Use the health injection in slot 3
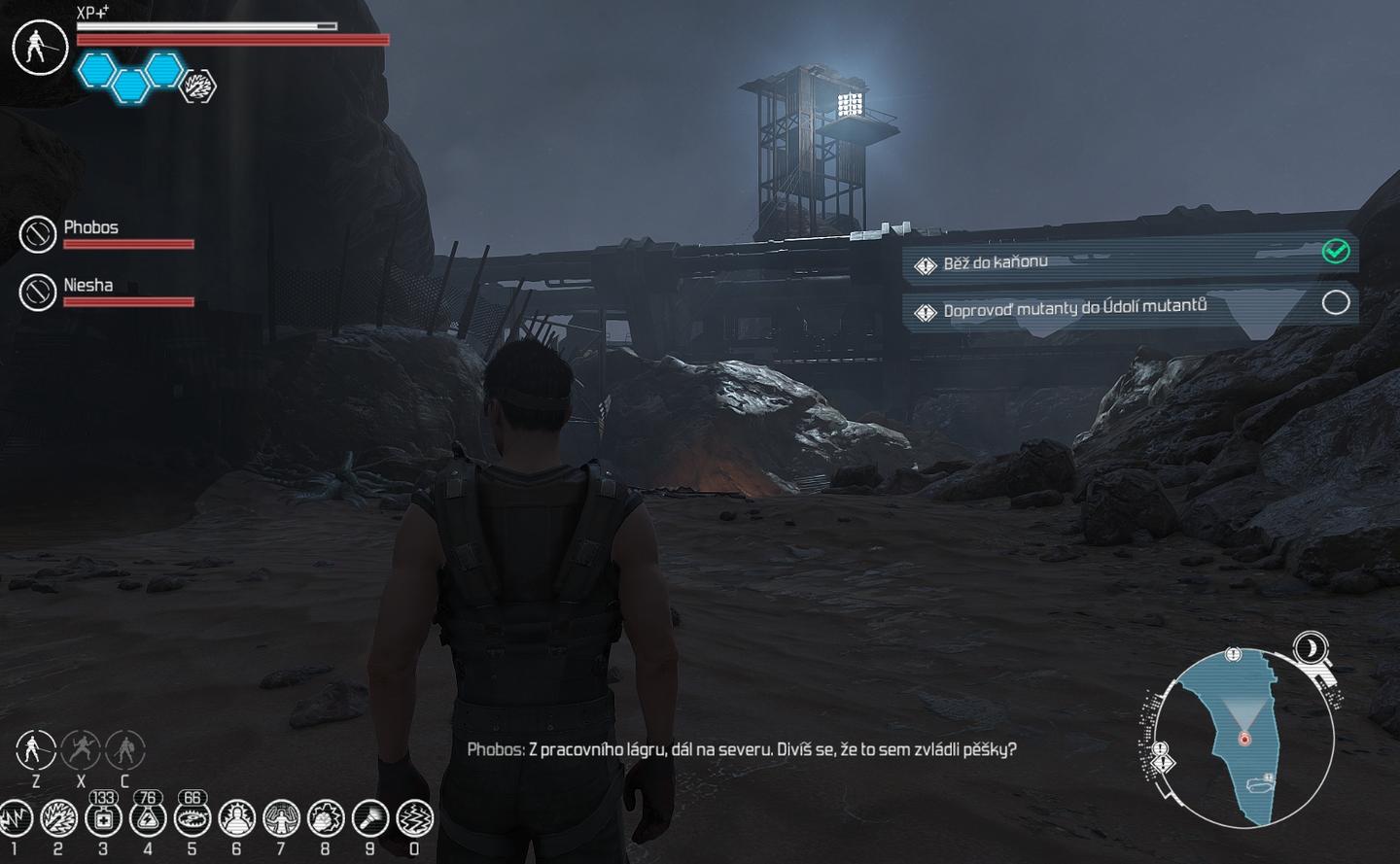Image resolution: width=1400 pixels, height=864 pixels. (x=103, y=819)
